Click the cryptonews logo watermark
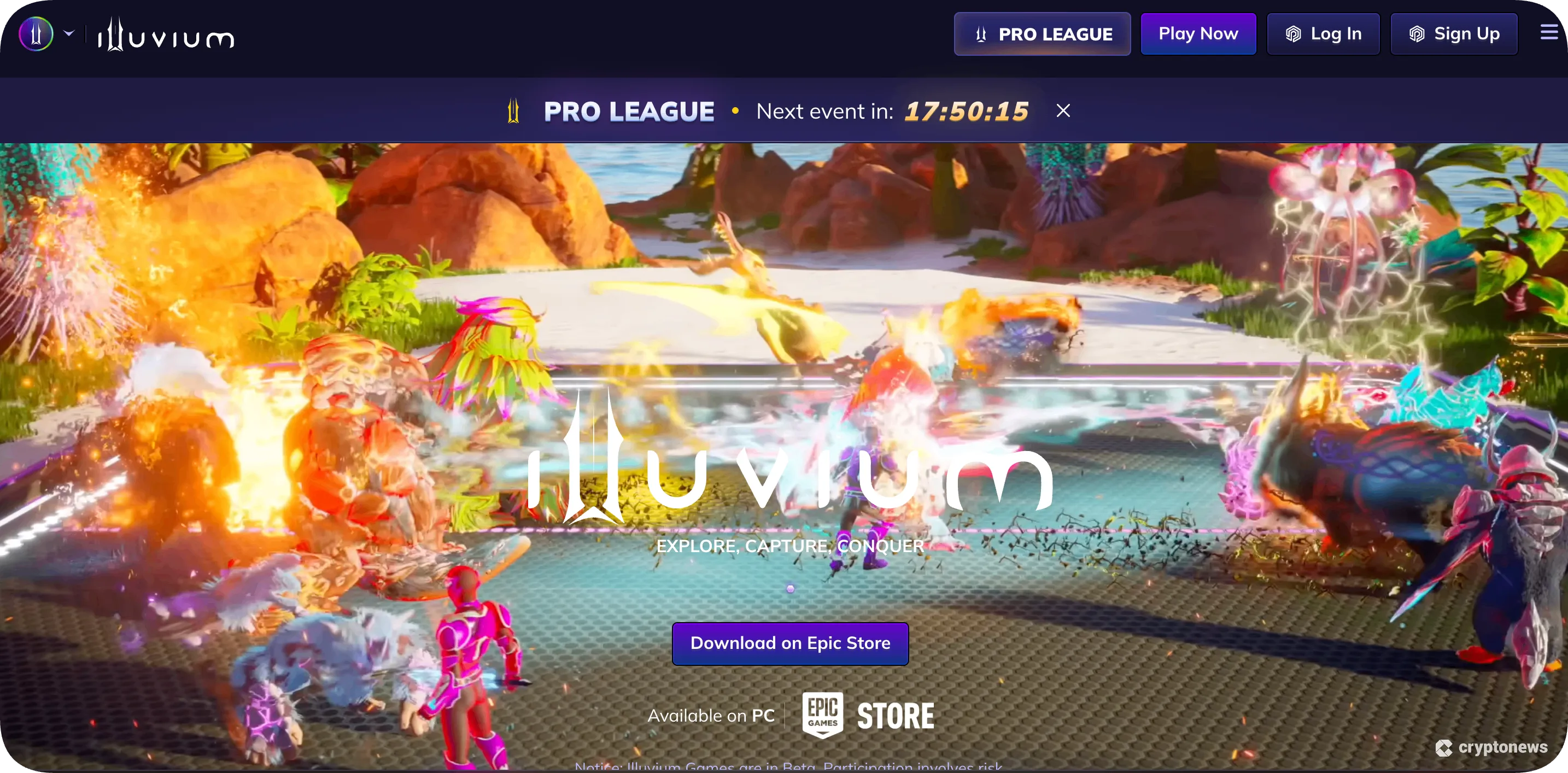The image size is (1568, 773). click(1493, 748)
